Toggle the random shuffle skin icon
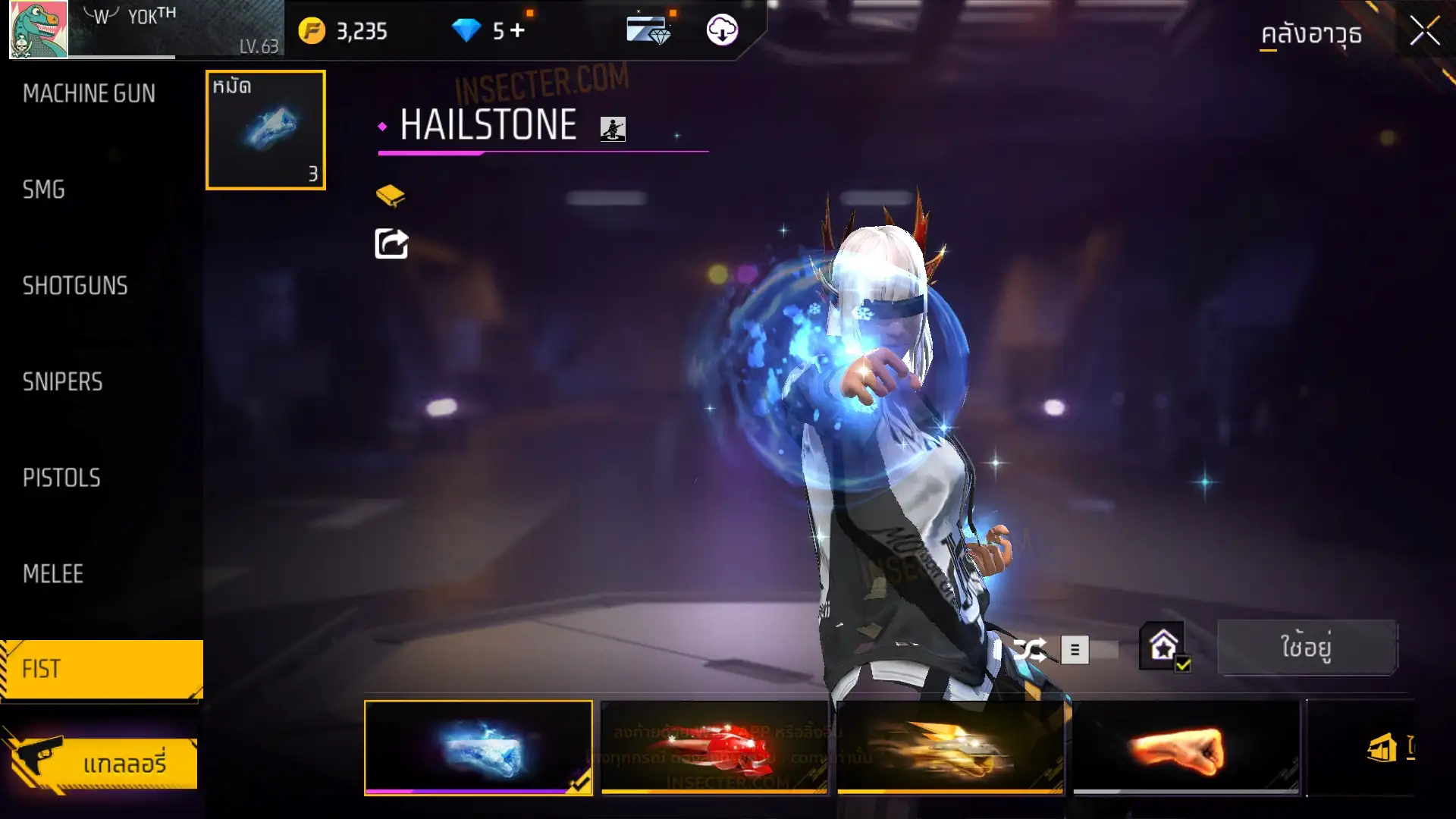The height and width of the screenshot is (819, 1456). [1029, 650]
